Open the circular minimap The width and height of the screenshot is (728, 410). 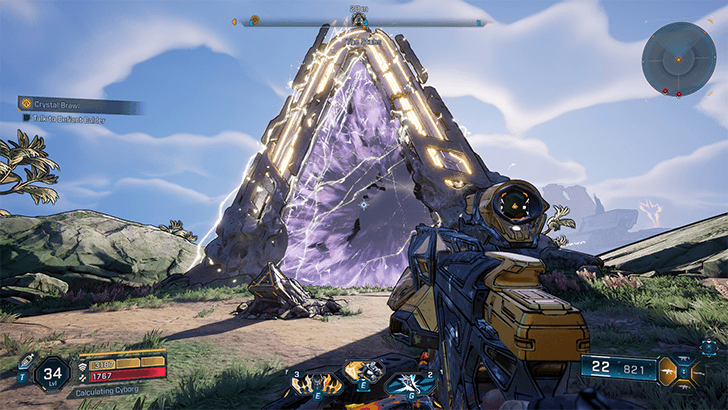tap(678, 59)
